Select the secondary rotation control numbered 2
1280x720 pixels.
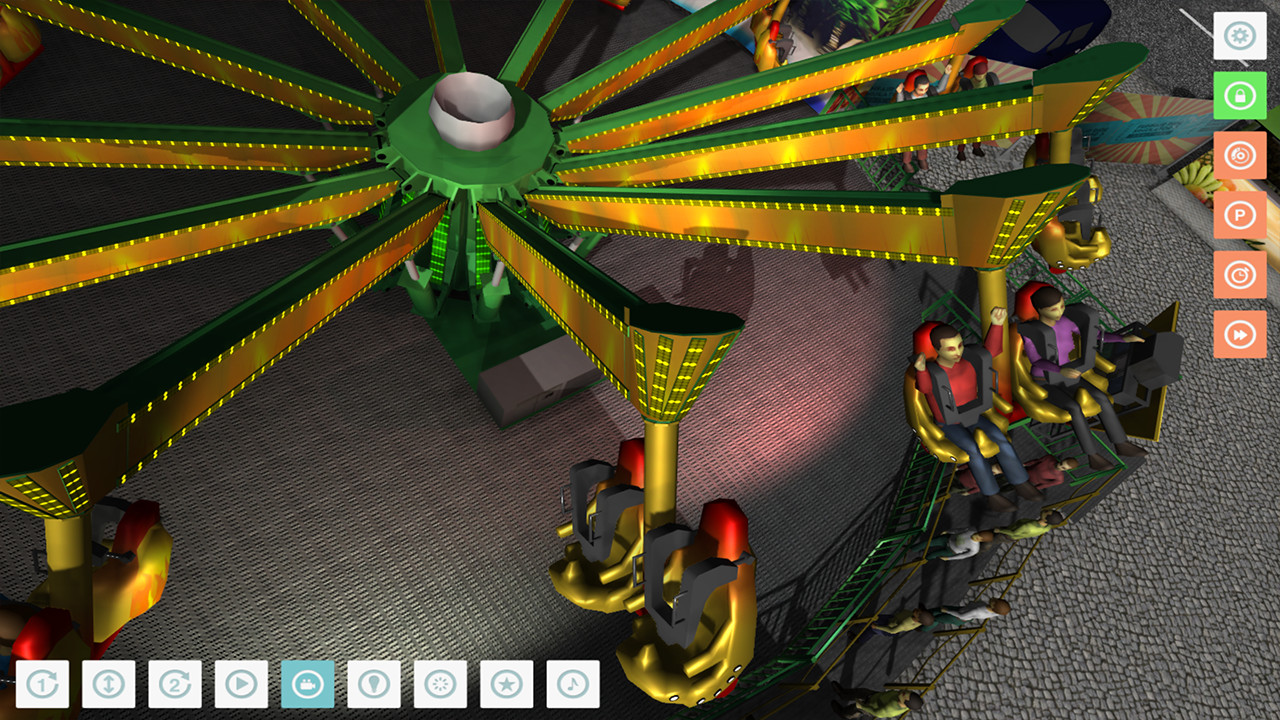[176, 686]
